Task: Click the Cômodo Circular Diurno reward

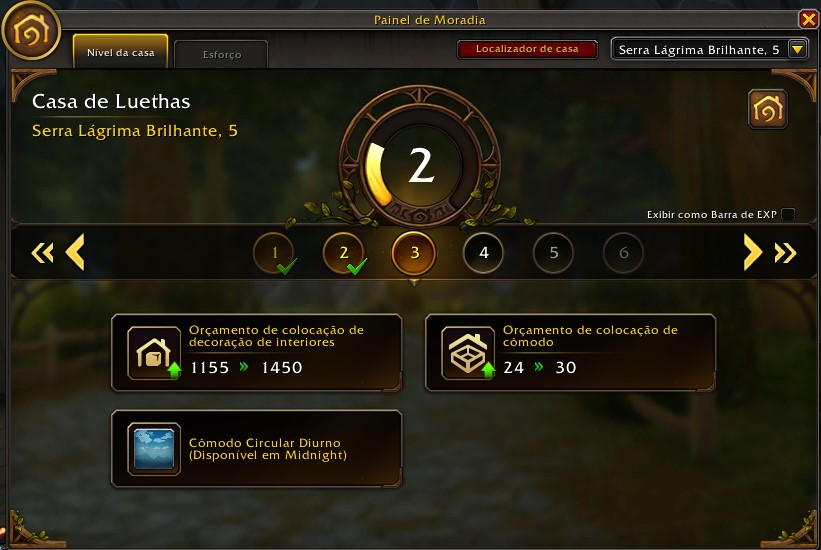Action: [x=256, y=449]
